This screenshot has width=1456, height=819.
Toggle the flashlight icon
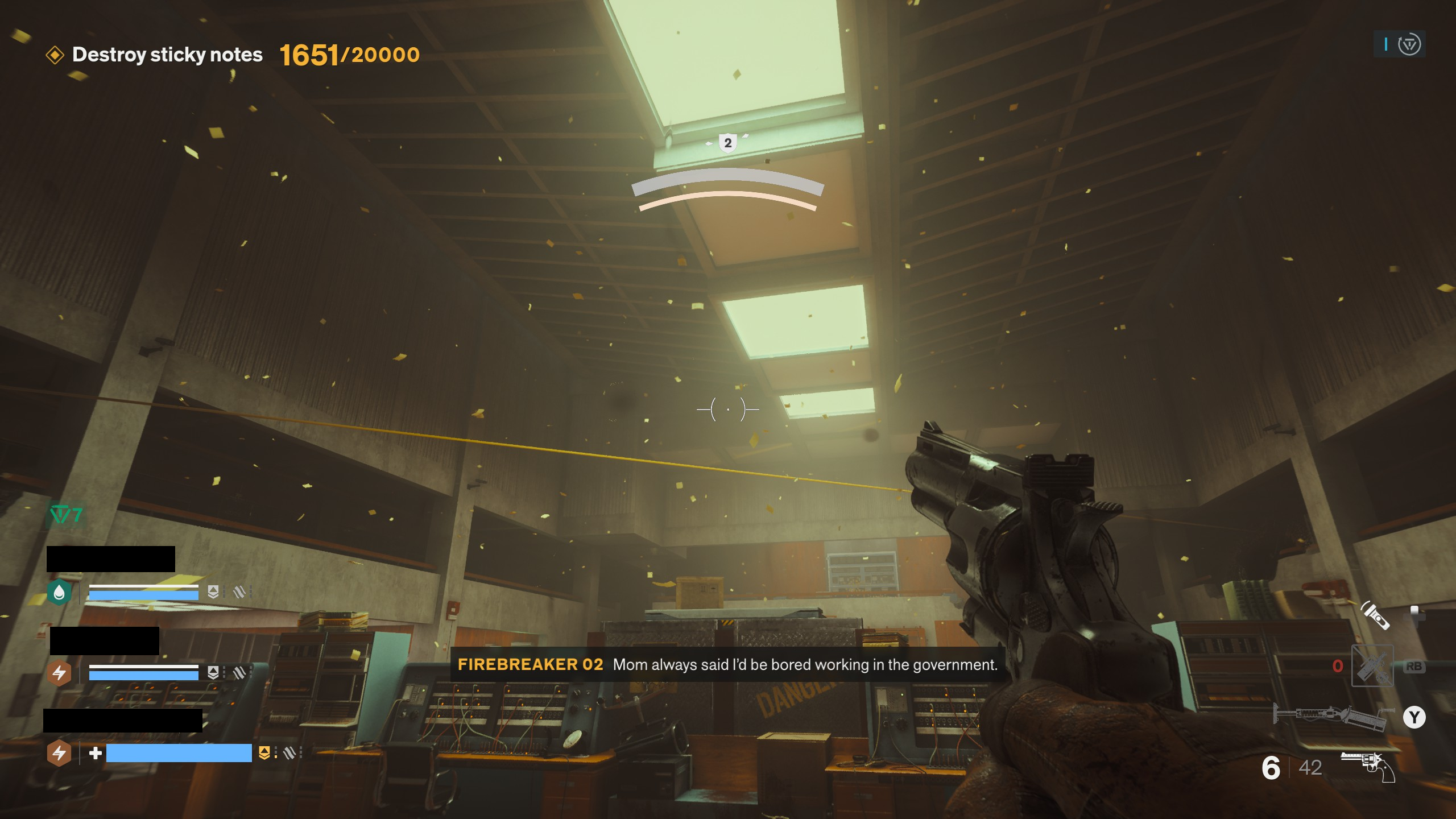coord(1375,616)
